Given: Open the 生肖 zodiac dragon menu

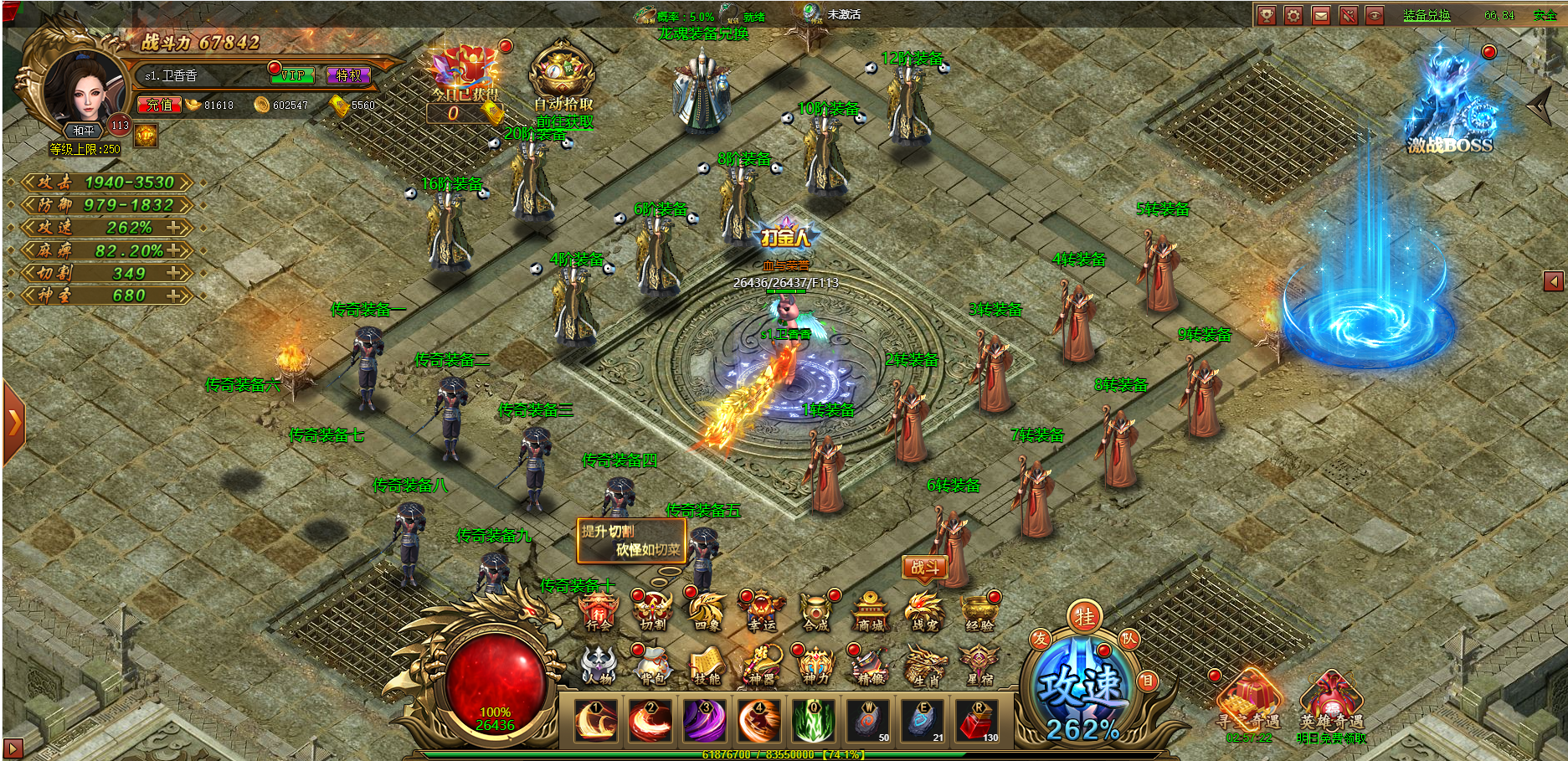Looking at the screenshot, I should click(924, 666).
